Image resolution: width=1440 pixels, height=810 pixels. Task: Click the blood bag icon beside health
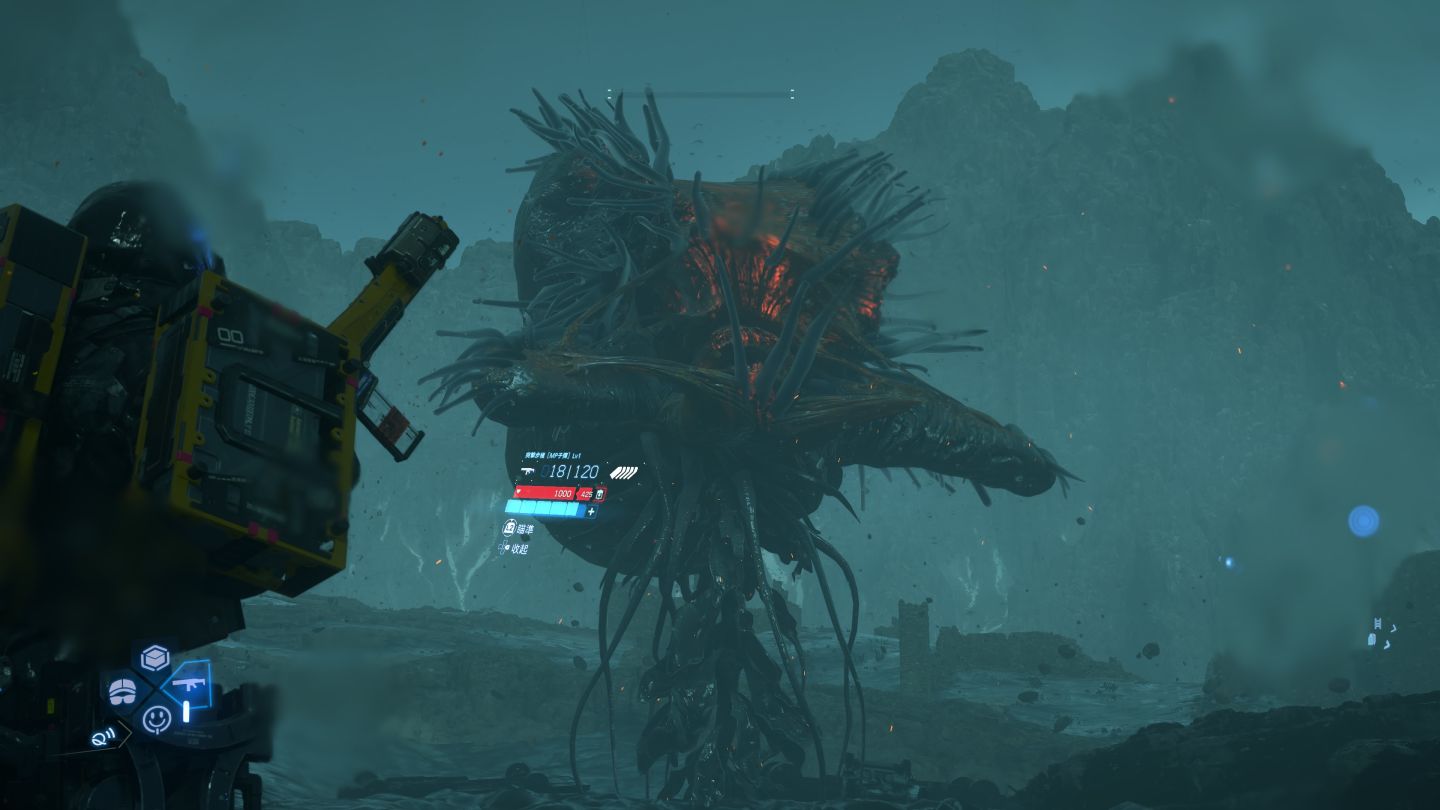[600, 494]
